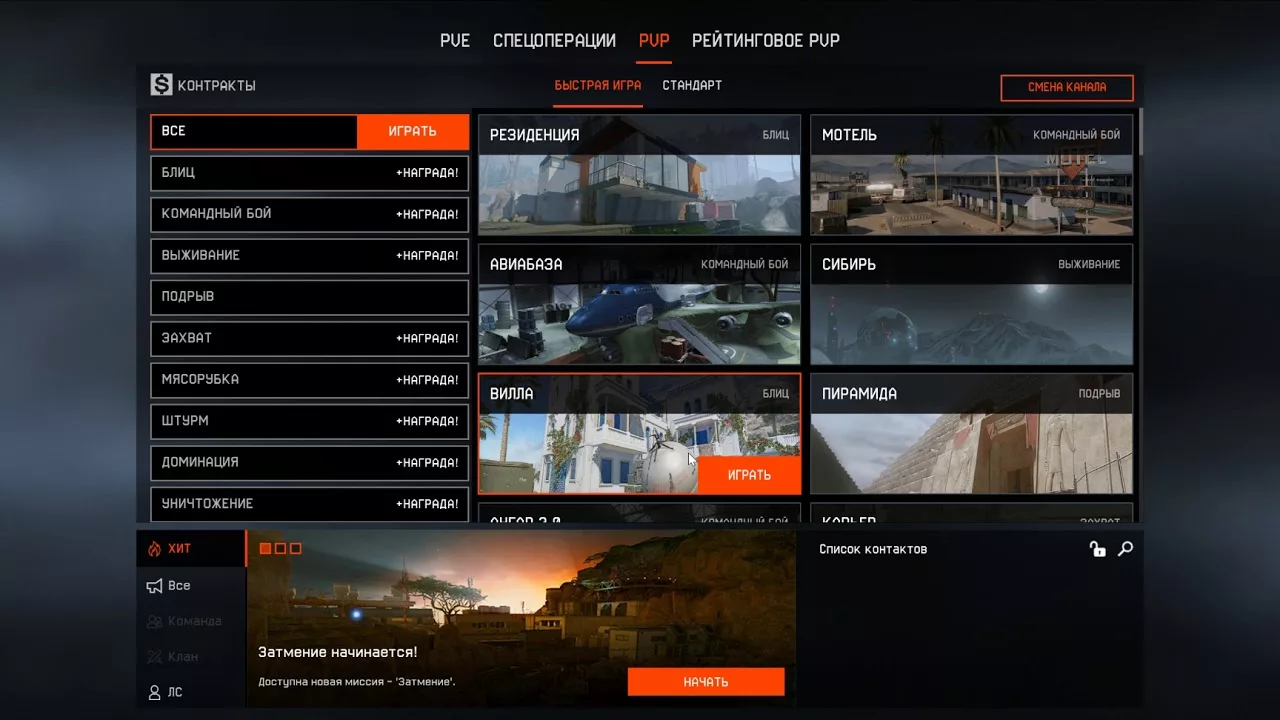Choose the Подрыв mode filter
Viewport: 1280px width, 720px height.
[x=309, y=297]
